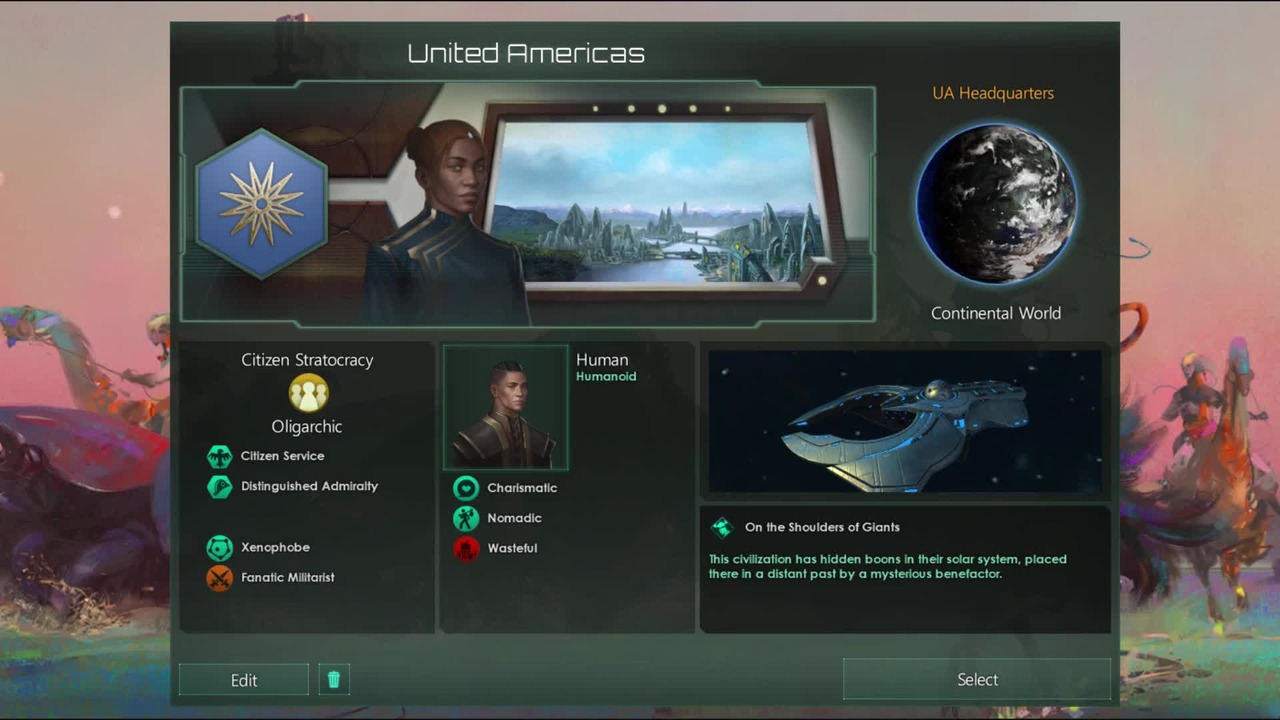
Task: Click the Xenophobe ethic icon
Action: [x=219, y=548]
